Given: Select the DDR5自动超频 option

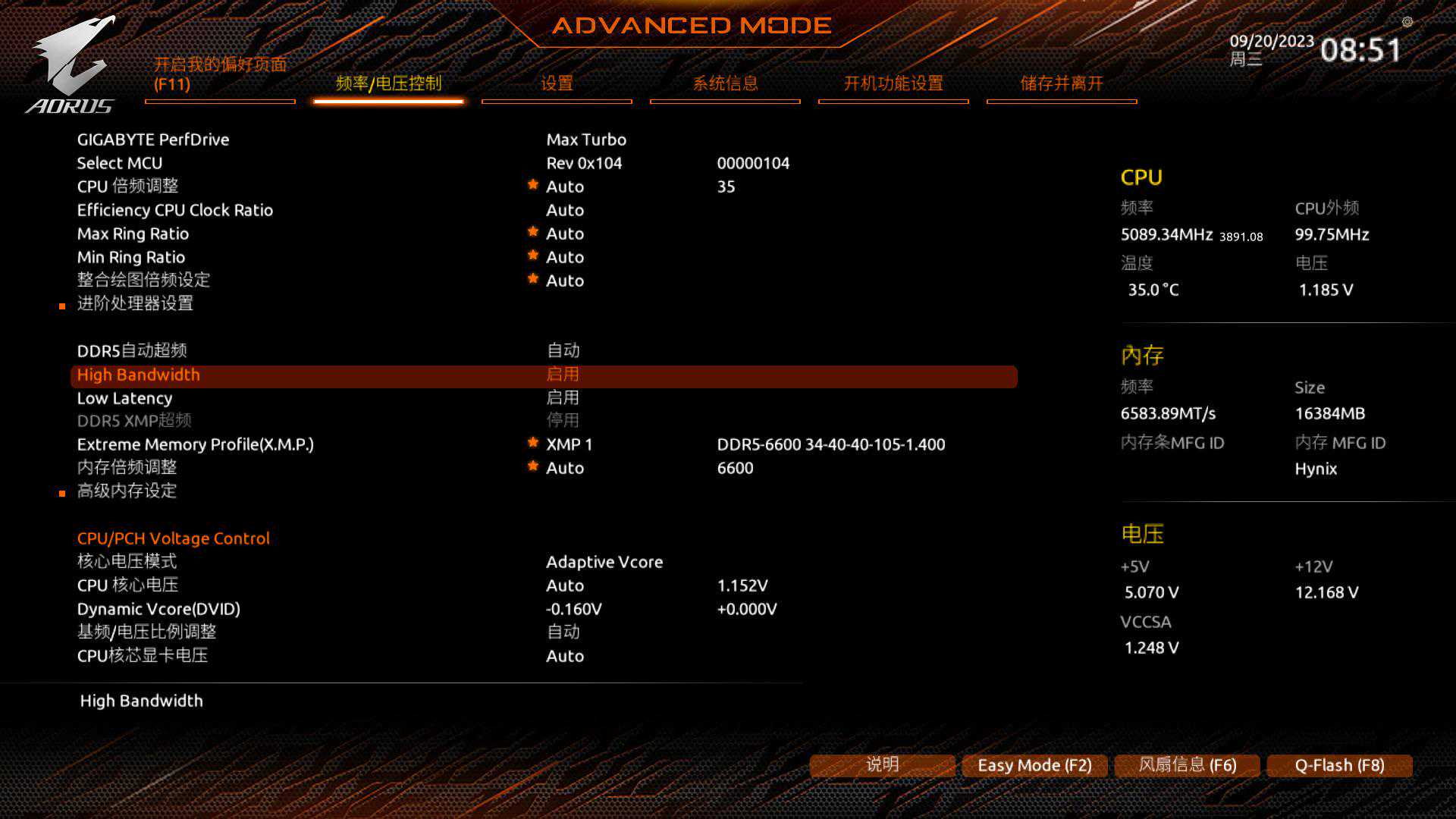Looking at the screenshot, I should pos(132,350).
